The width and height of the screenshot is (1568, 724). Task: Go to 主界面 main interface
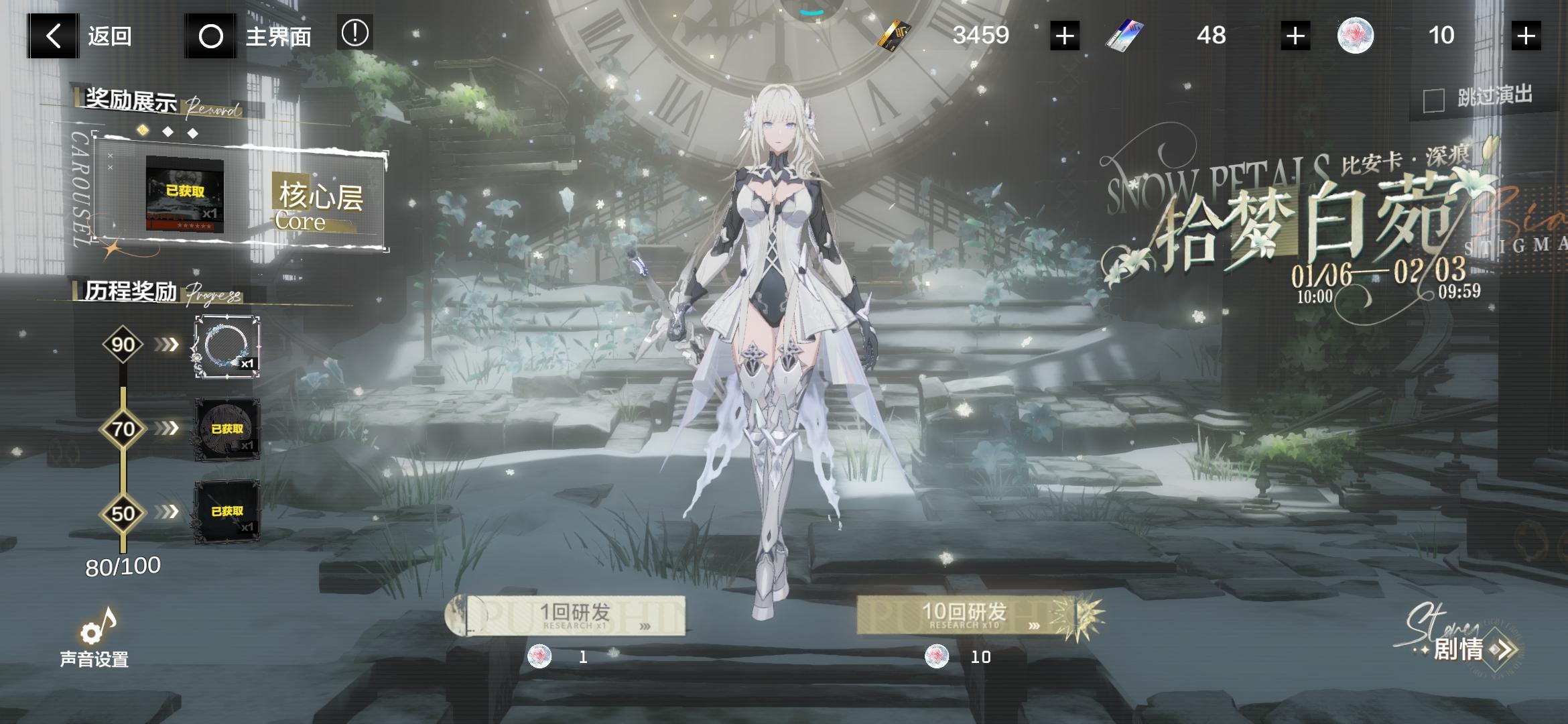coord(278,37)
